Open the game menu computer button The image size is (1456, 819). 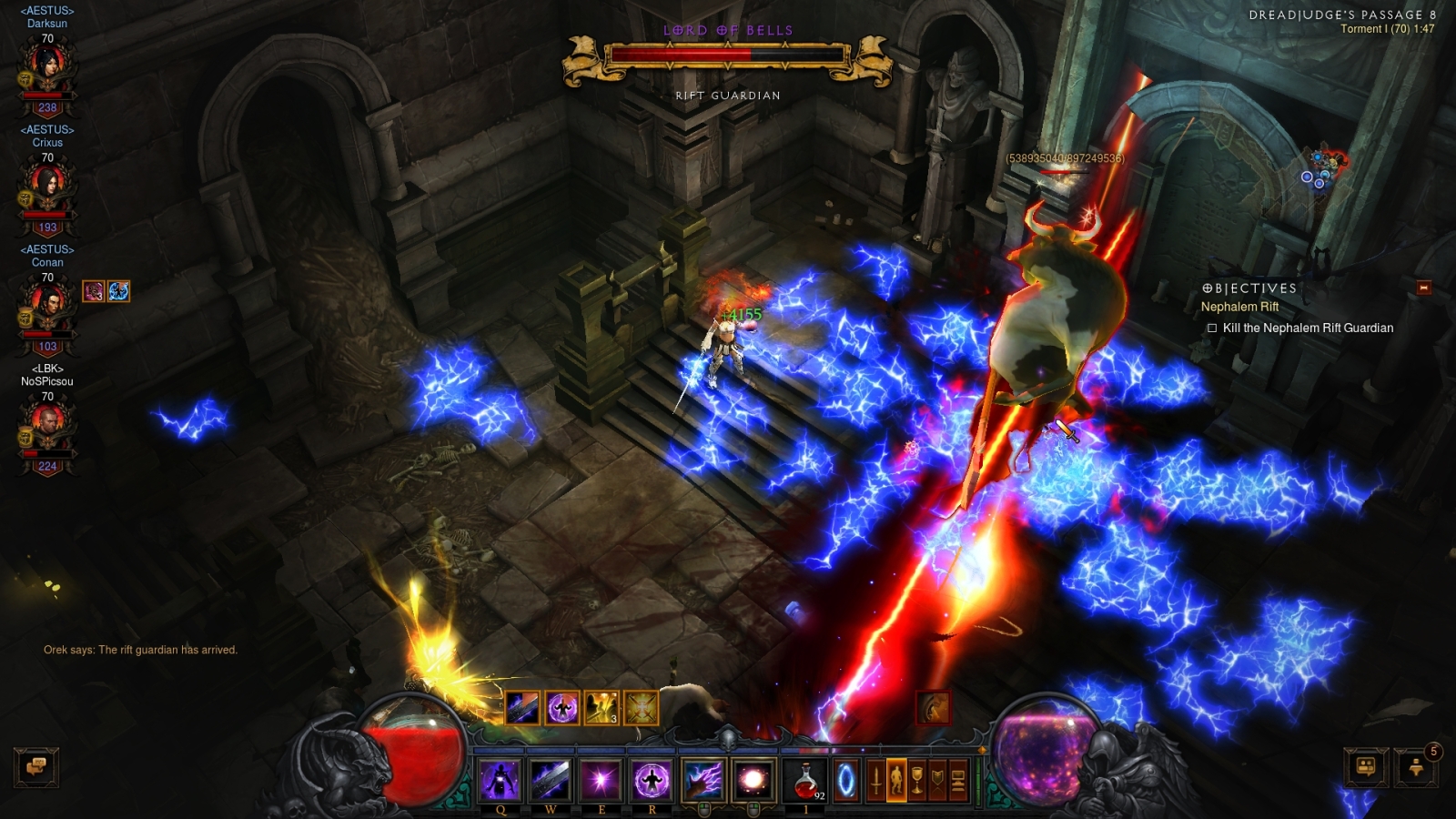coord(958,780)
